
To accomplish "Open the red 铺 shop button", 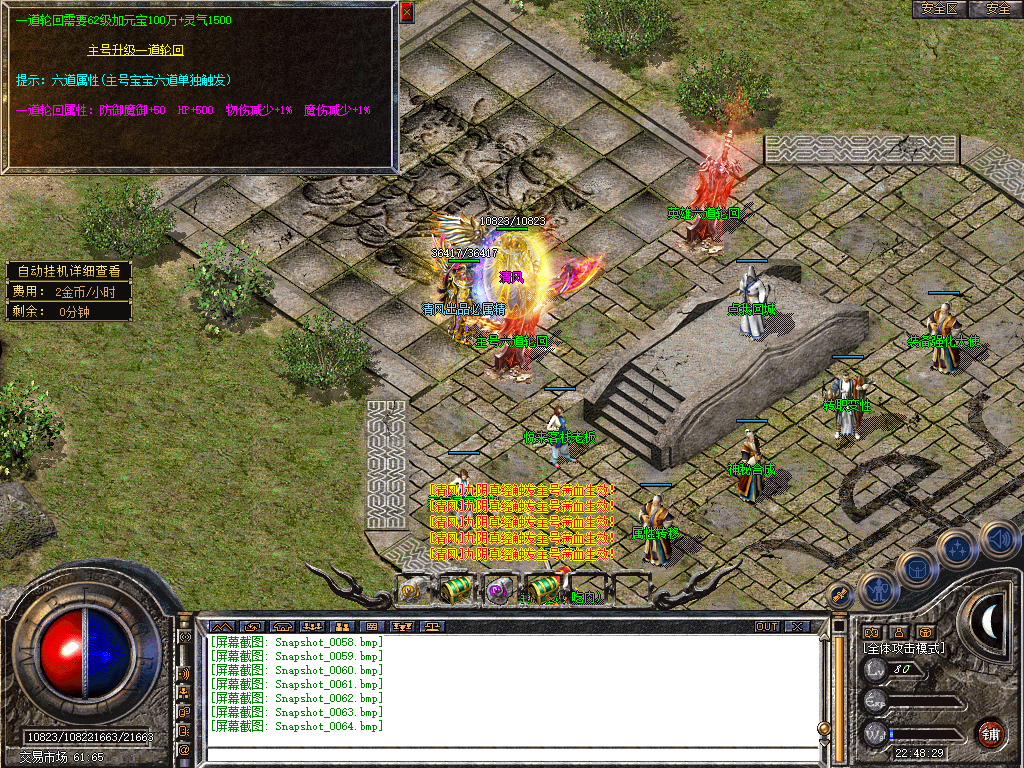I will pyautogui.click(x=990, y=733).
